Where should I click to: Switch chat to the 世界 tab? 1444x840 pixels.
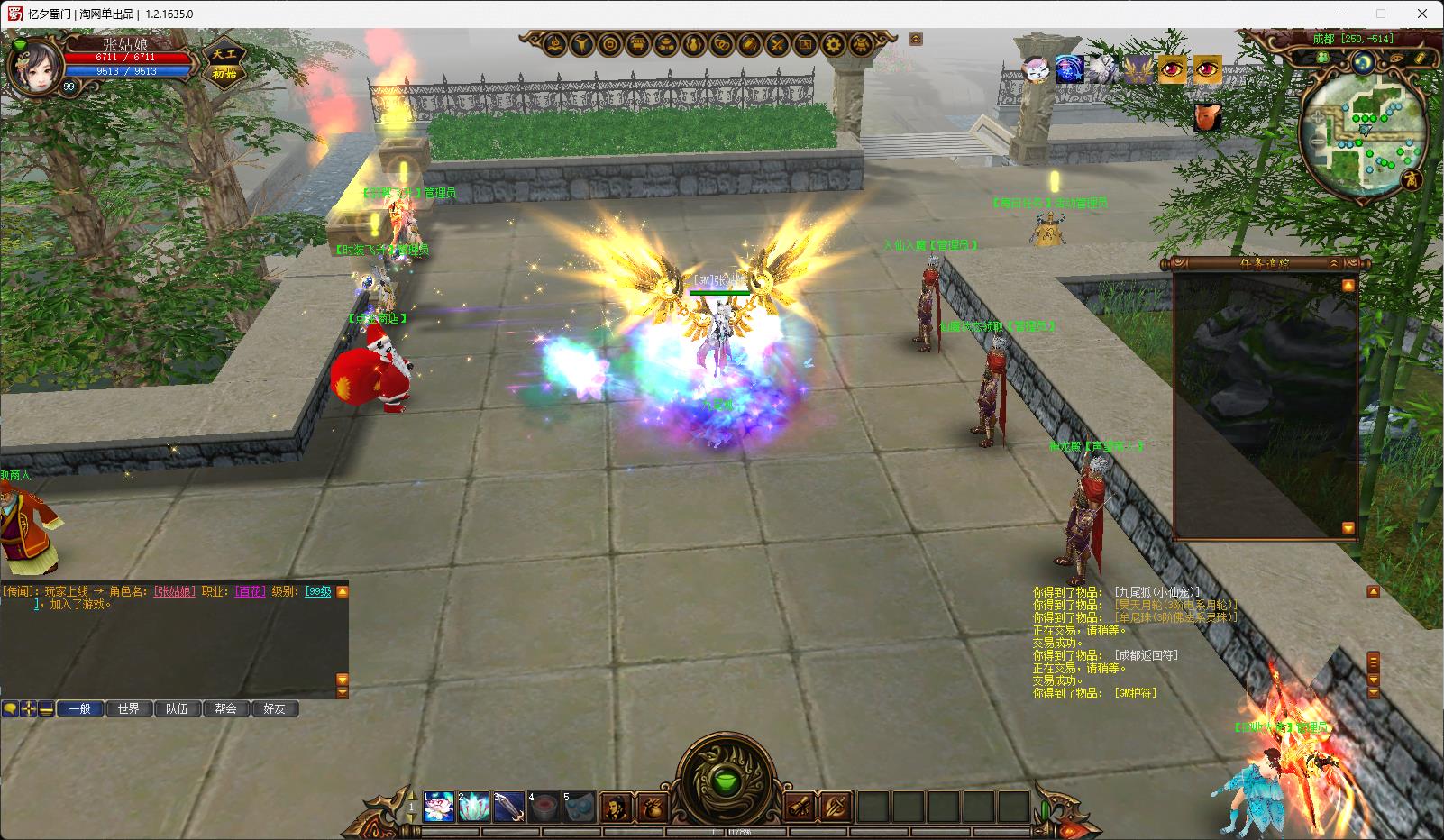point(129,709)
